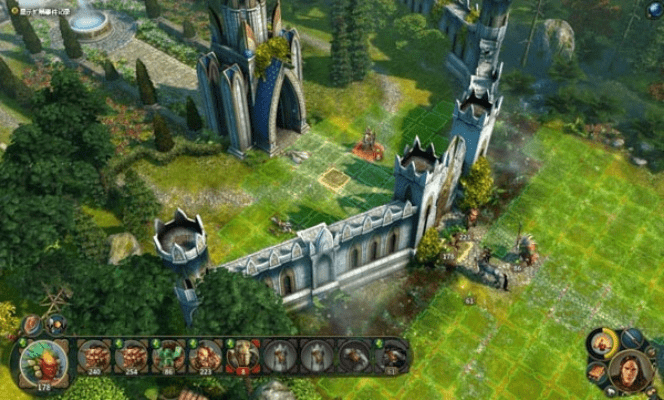Select the green orc unit with count 86
Viewport: 664px width, 400px height.
click(x=168, y=357)
